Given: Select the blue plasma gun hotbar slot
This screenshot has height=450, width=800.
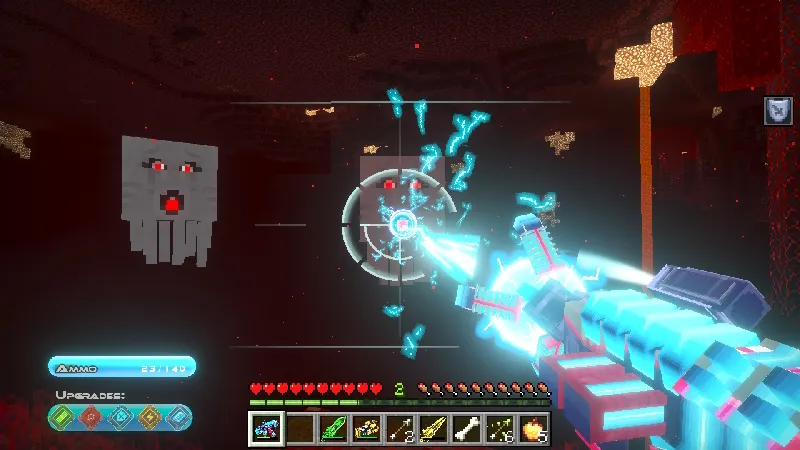Looking at the screenshot, I should pyautogui.click(x=266, y=429).
